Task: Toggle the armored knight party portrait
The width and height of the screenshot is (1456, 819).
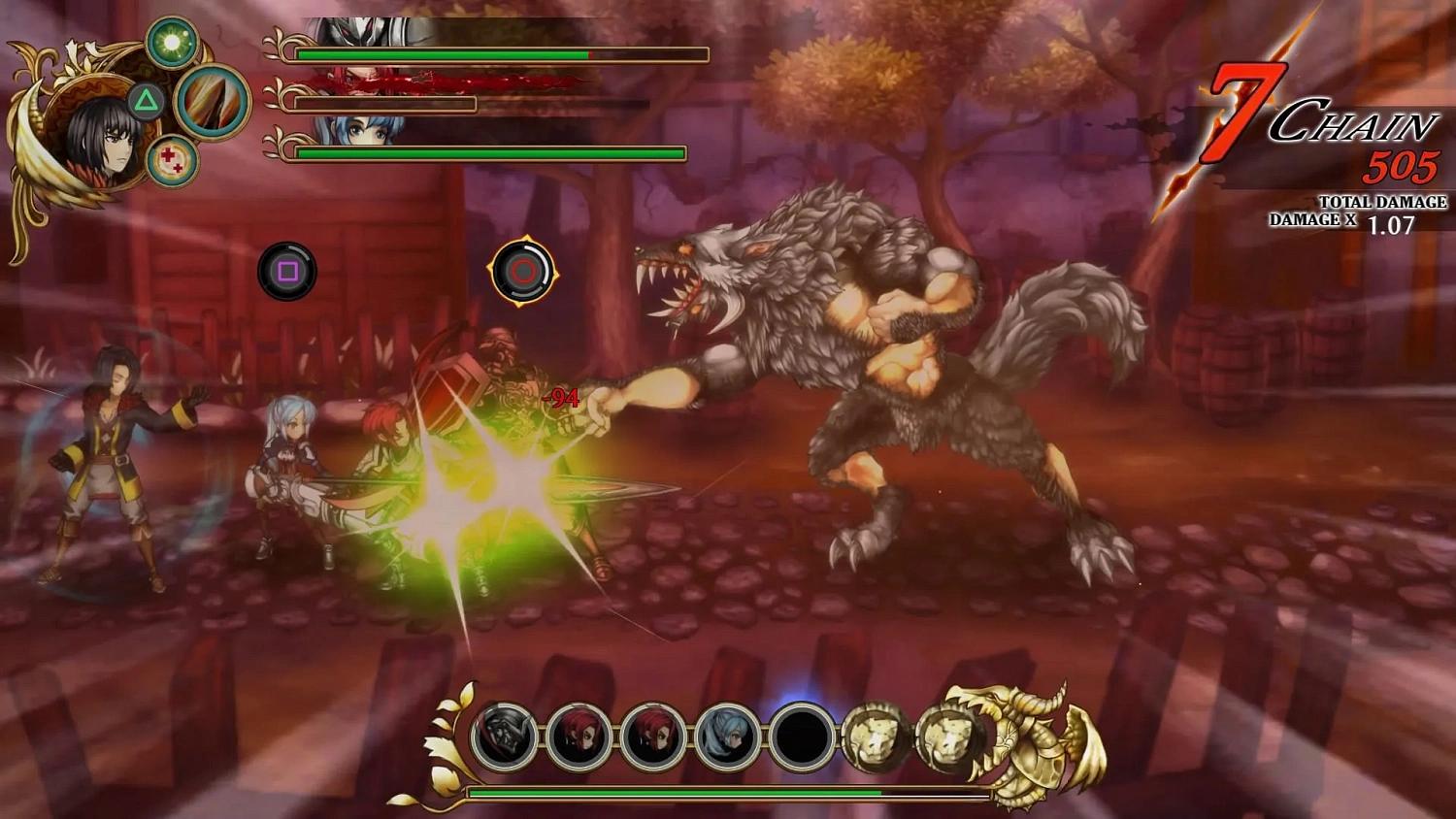Action: click(x=506, y=737)
